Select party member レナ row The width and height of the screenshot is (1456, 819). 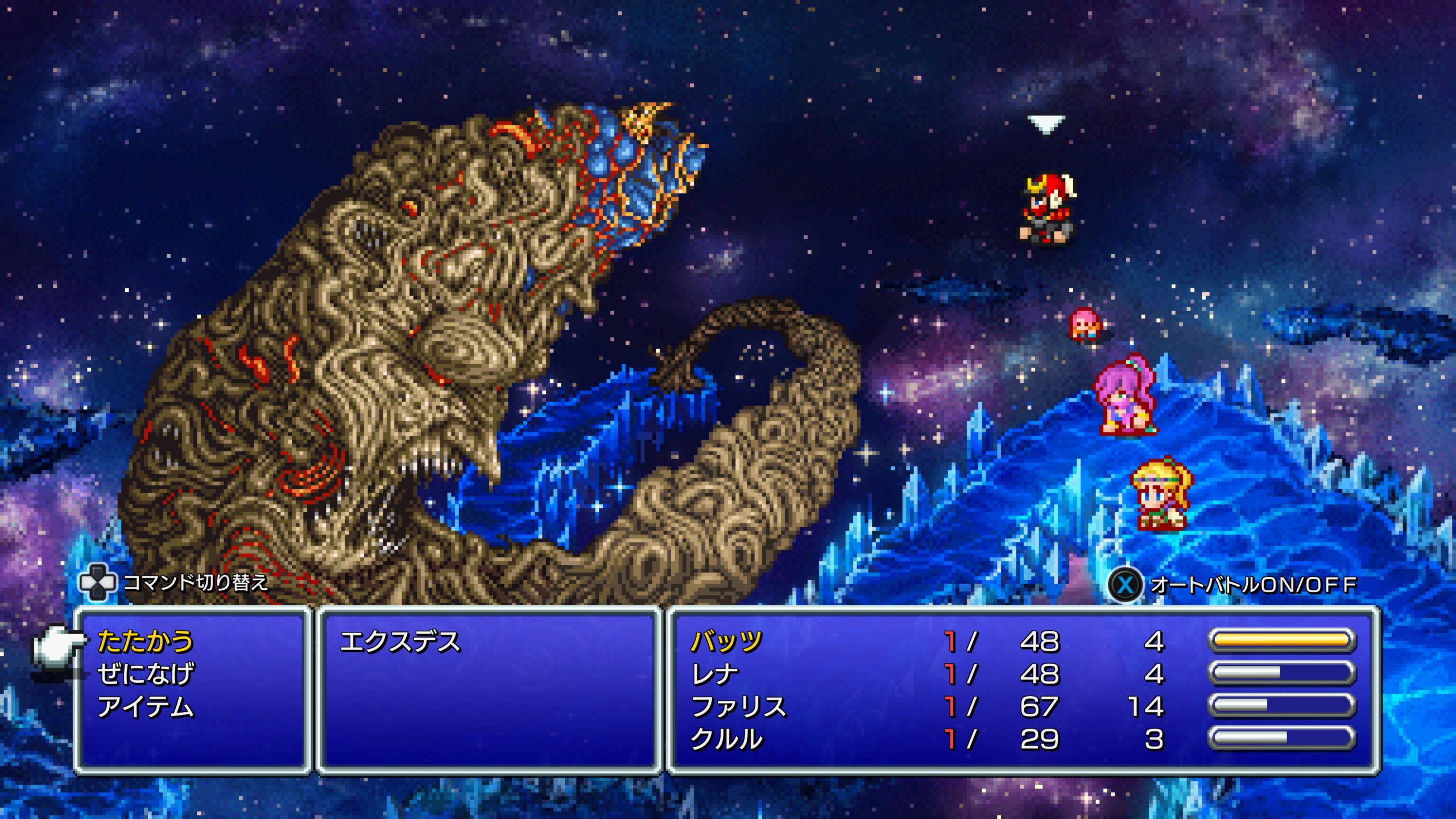(x=715, y=674)
